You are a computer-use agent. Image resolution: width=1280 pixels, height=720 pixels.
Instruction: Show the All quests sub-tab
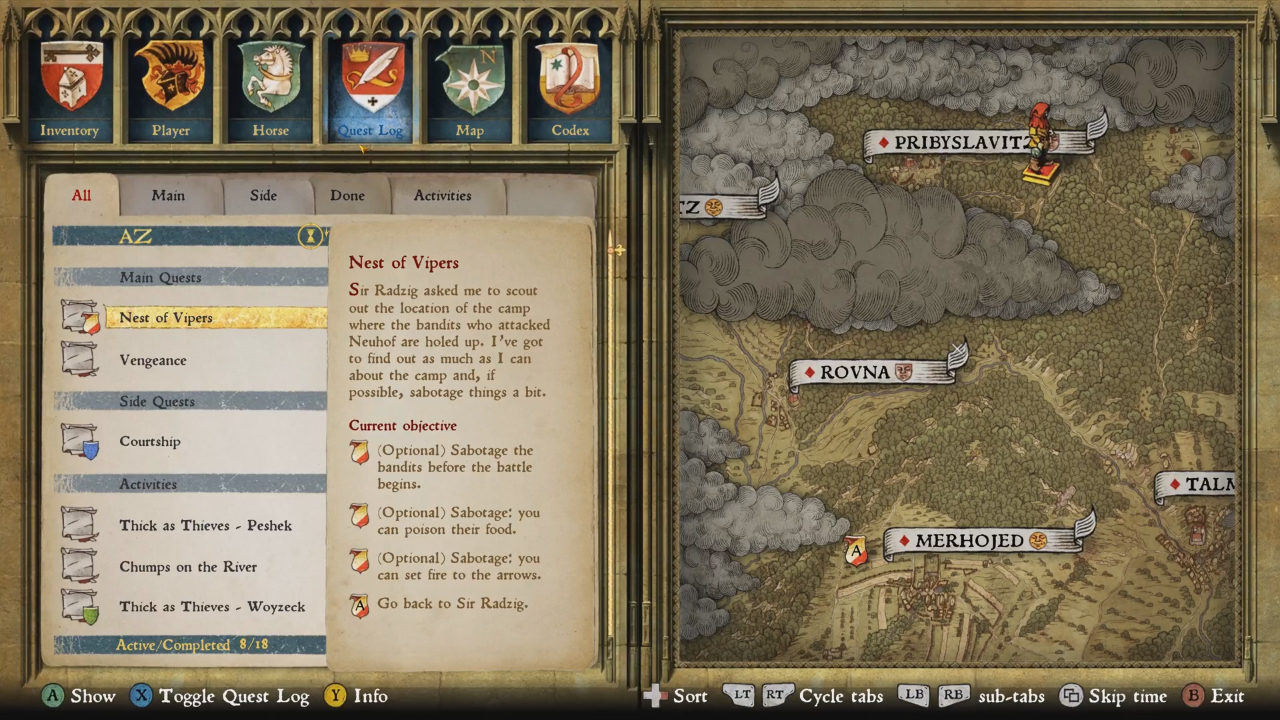81,195
